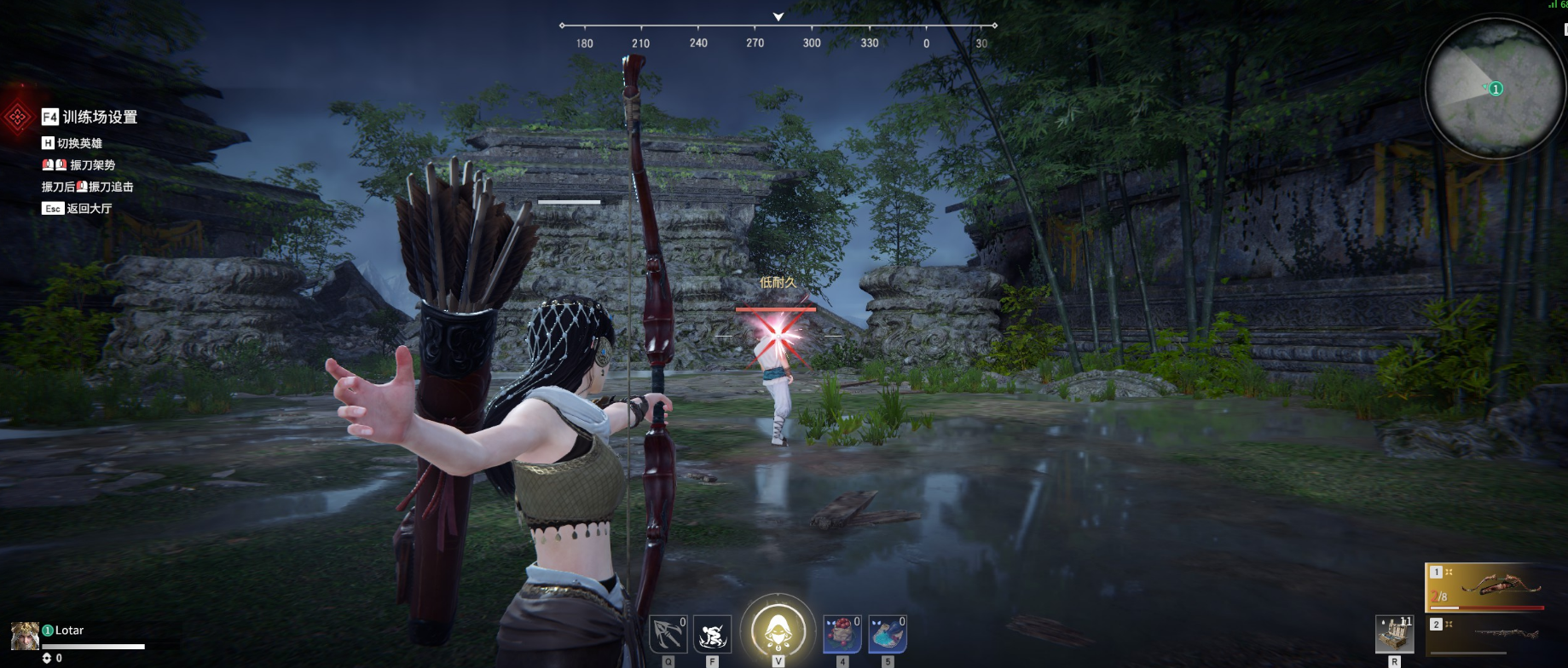Image resolution: width=1568 pixels, height=668 pixels.
Task: Activate the crouching figure hero skill
Action: [x=712, y=634]
